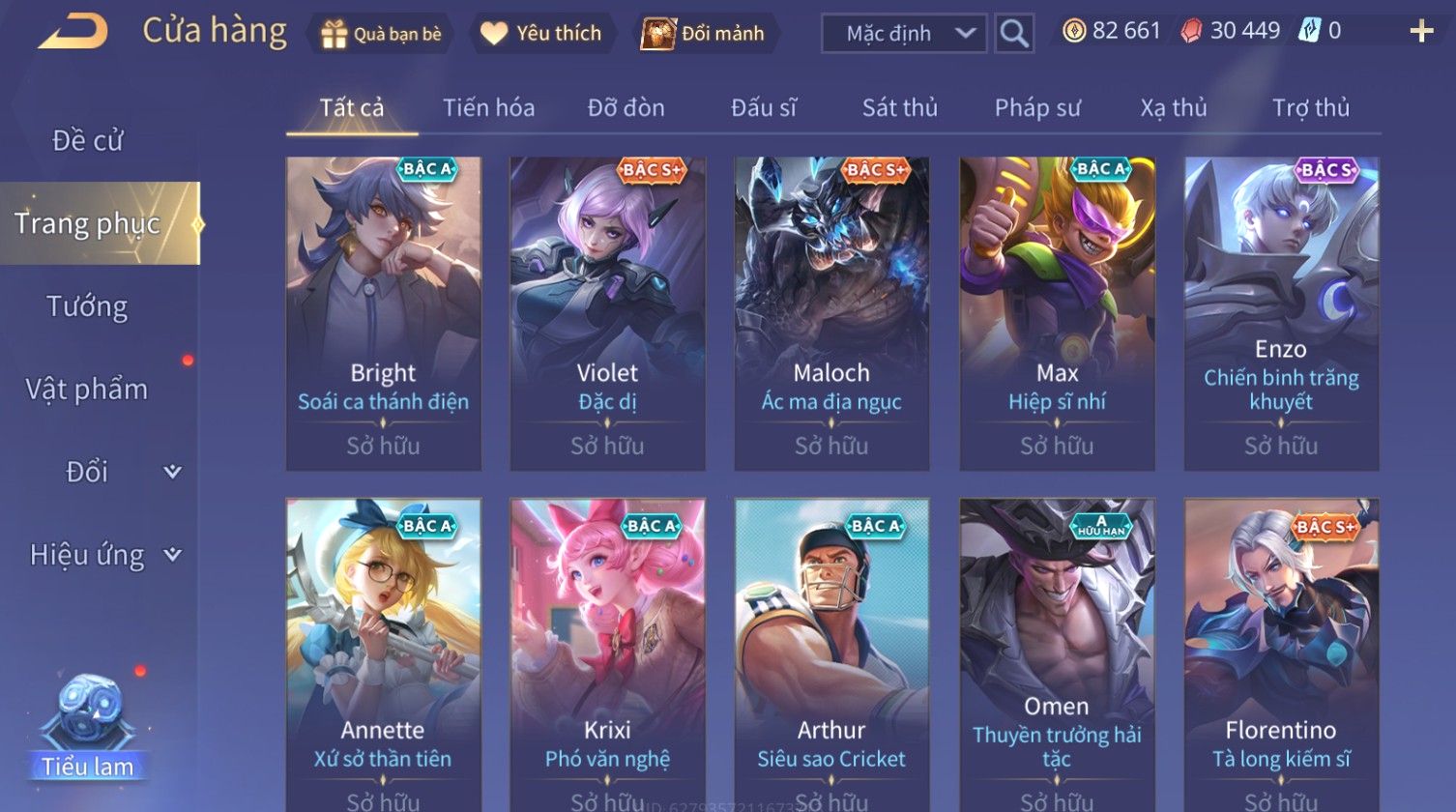Go back using the arrow button
Image resolution: width=1456 pixels, height=812 pixels.
point(73,32)
